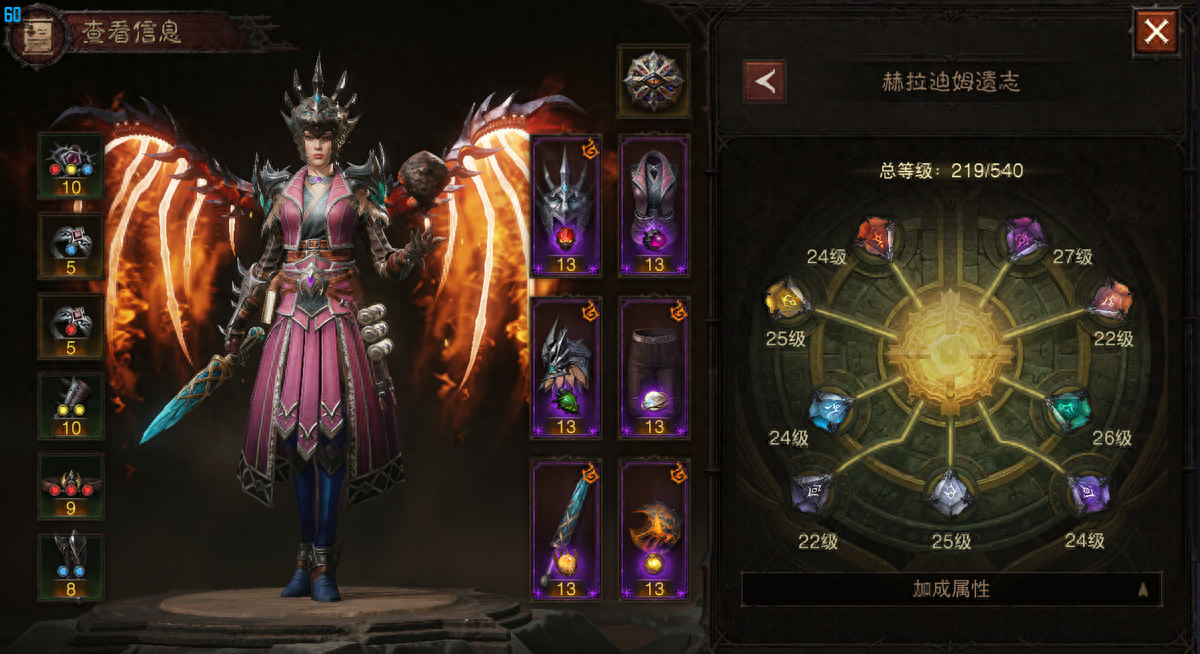Go back with the arrow button
1200x654 pixels.
[x=764, y=82]
